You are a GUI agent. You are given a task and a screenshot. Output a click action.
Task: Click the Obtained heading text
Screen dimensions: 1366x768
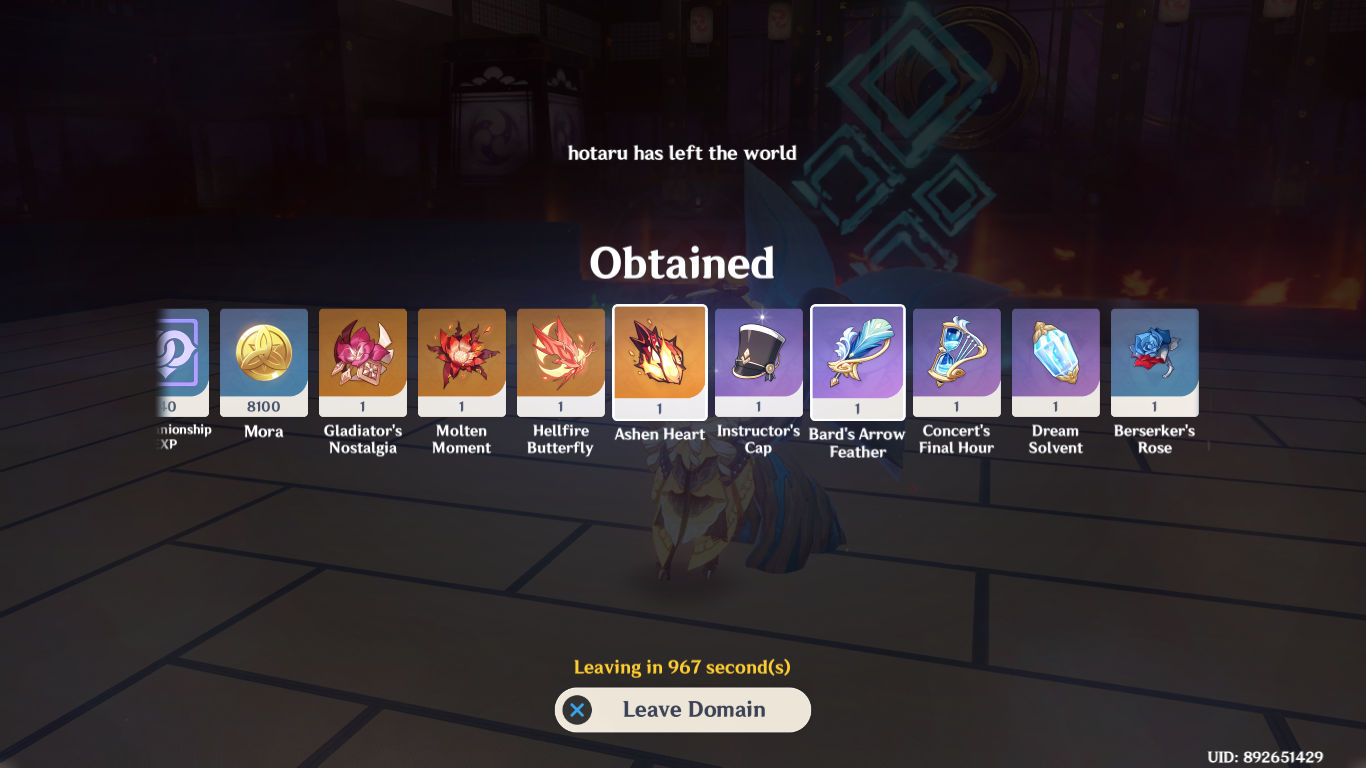[x=683, y=264]
